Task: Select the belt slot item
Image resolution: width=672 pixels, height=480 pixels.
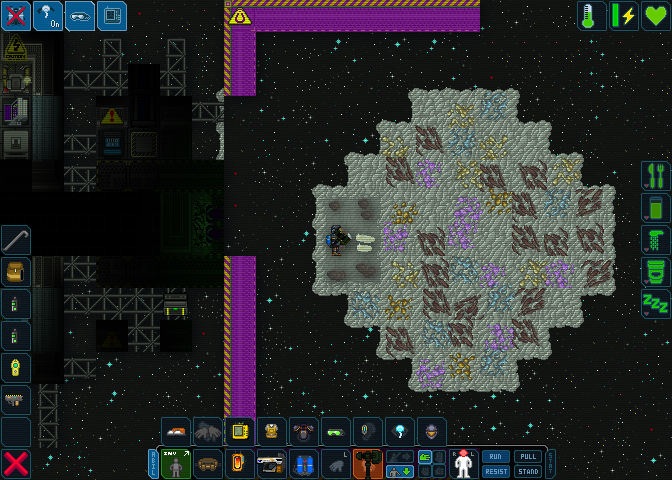Action: click(x=208, y=464)
